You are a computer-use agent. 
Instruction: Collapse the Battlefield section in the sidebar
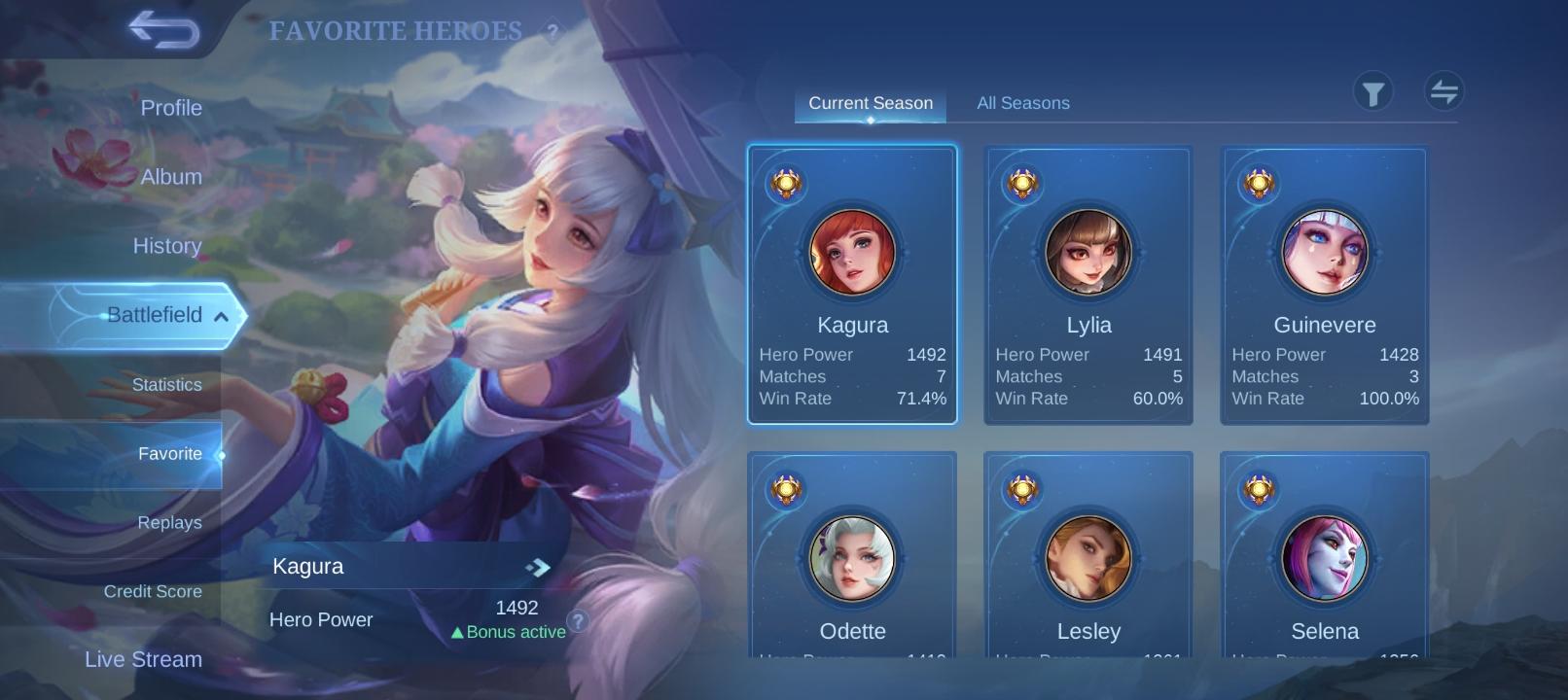click(x=222, y=315)
